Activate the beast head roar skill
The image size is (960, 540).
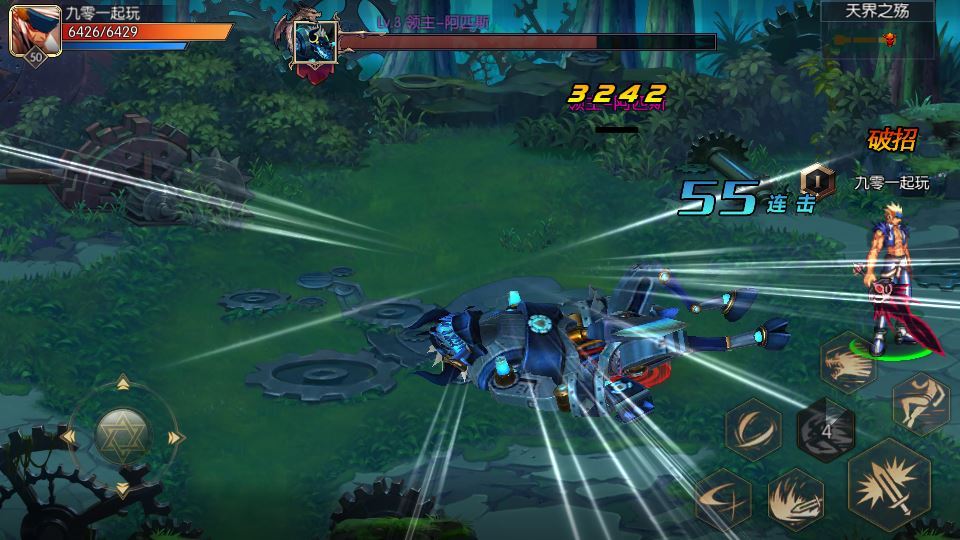coord(848,361)
